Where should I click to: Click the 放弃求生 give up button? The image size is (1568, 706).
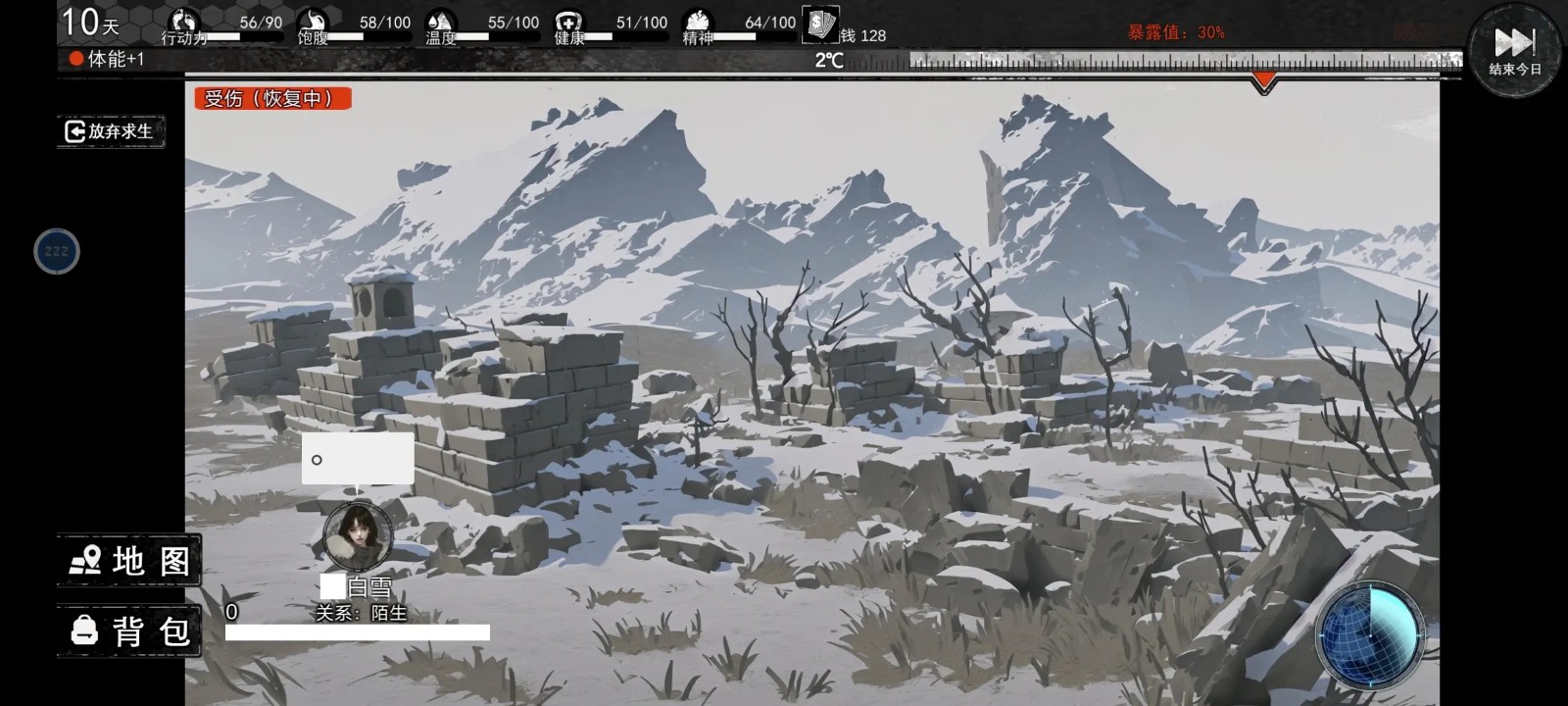click(110, 131)
